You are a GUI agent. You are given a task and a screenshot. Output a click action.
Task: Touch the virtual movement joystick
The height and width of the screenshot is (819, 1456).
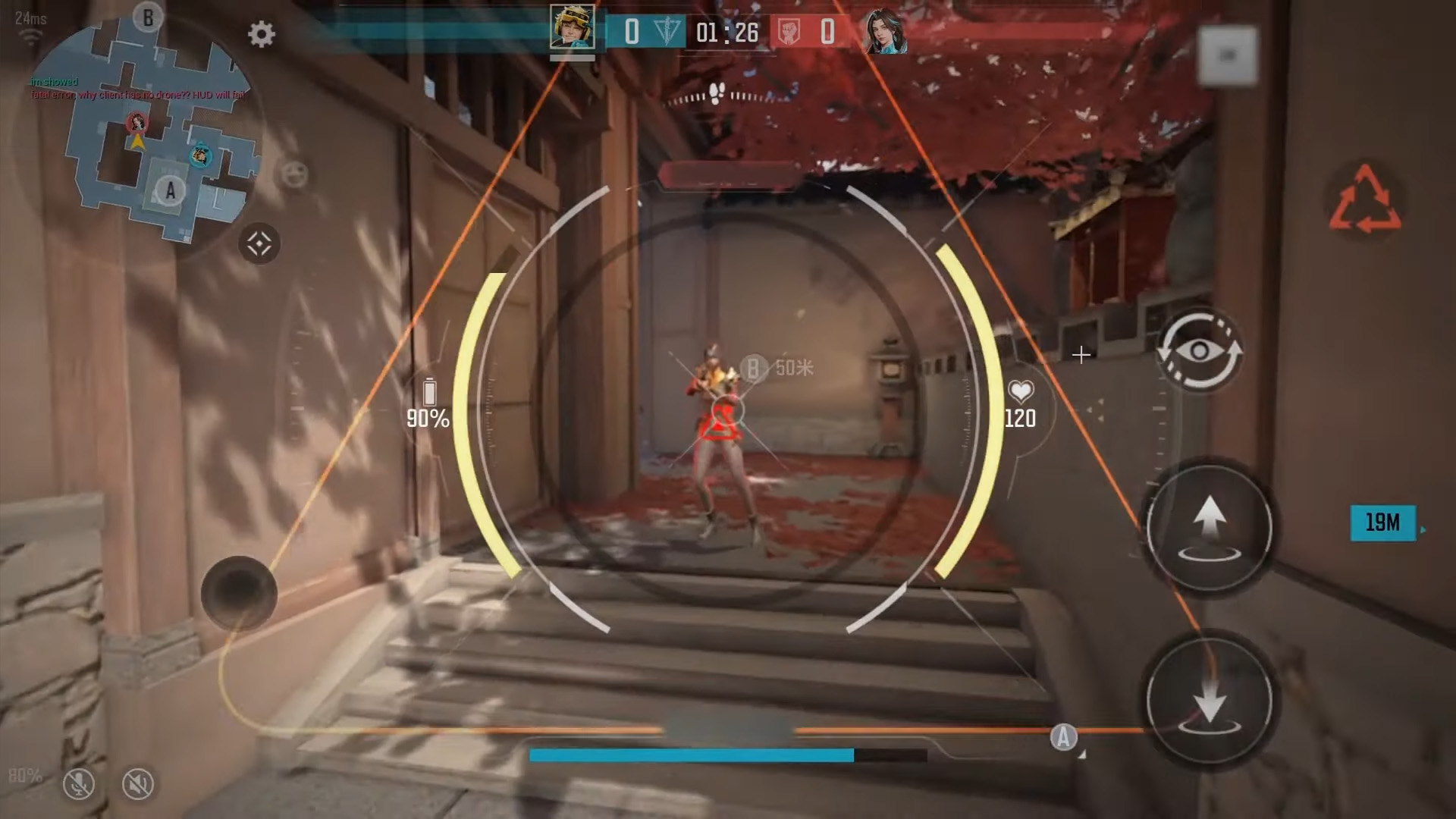[239, 593]
